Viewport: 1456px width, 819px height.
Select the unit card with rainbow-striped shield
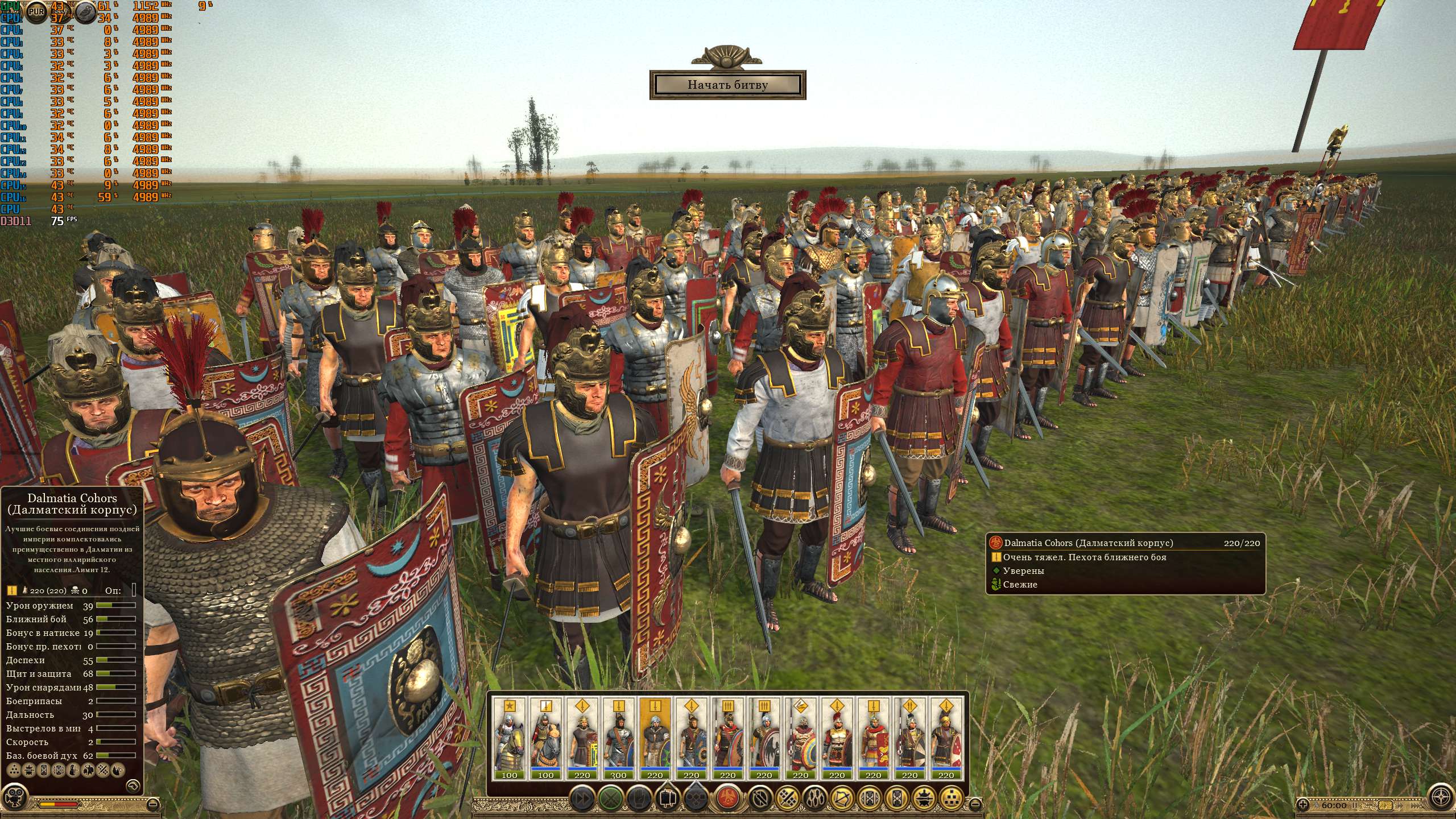coord(801,738)
